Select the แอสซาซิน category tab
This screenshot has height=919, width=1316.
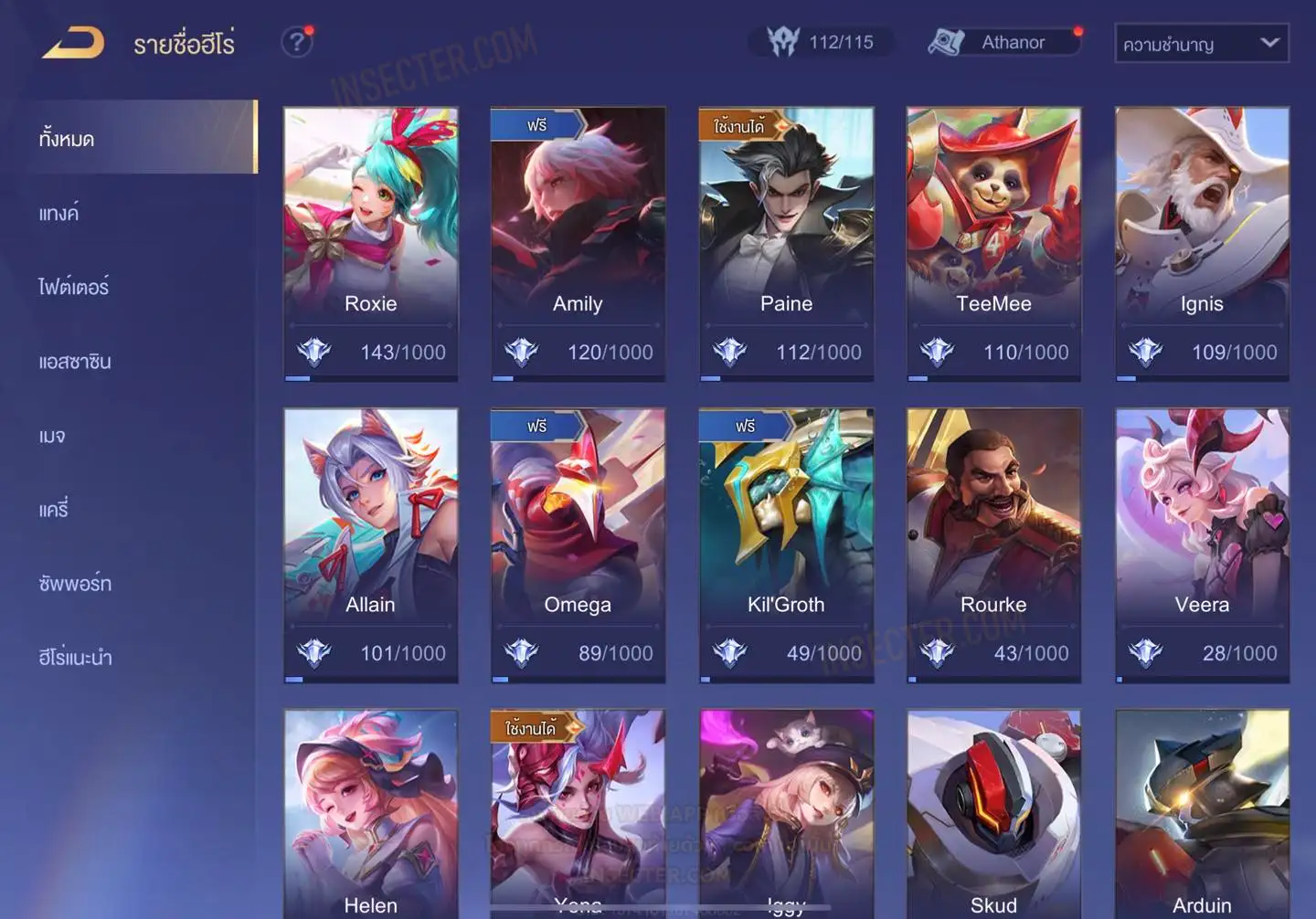75,362
